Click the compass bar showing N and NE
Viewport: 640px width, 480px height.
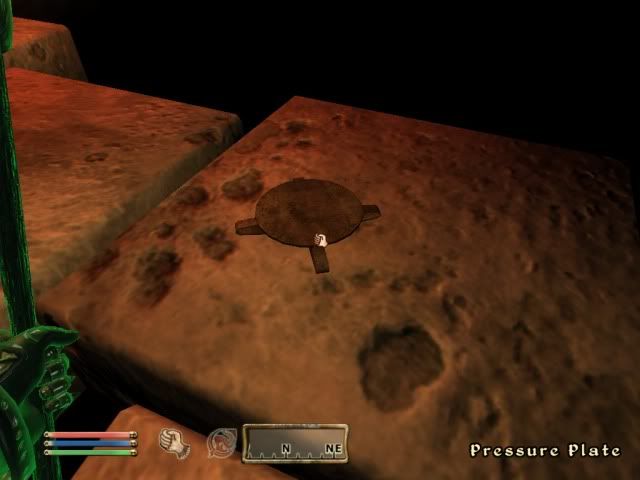(295, 442)
